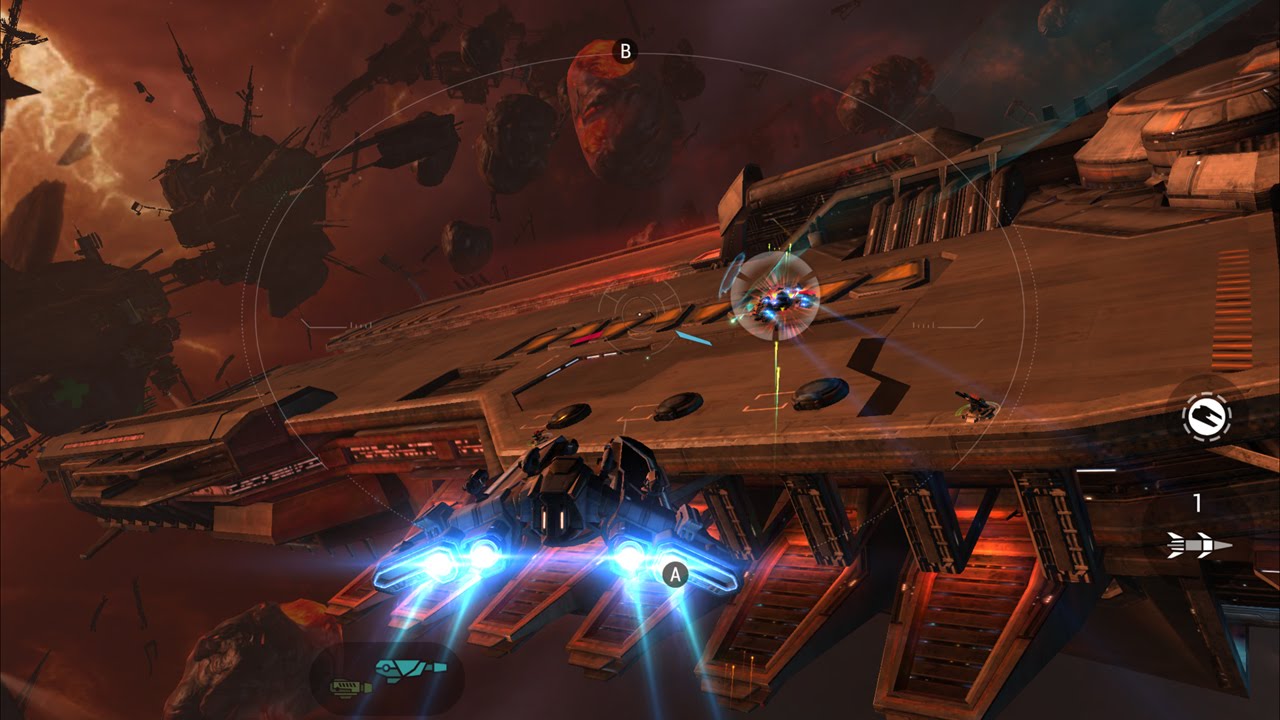This screenshot has height=720, width=1280.
Task: Switch to the green secondary gun
Action: [x=351, y=686]
